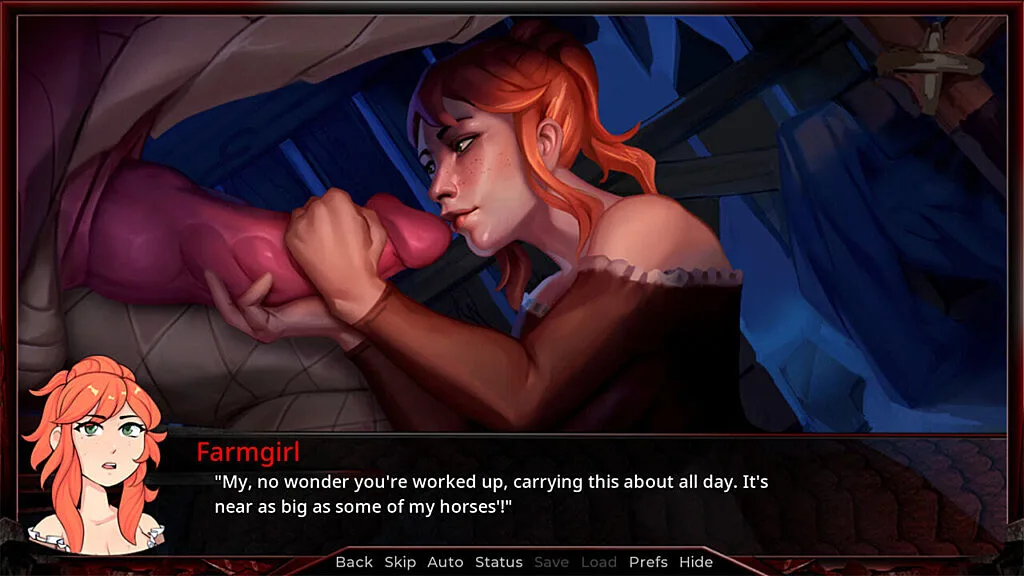Open the dimmed Save menu

click(x=552, y=562)
